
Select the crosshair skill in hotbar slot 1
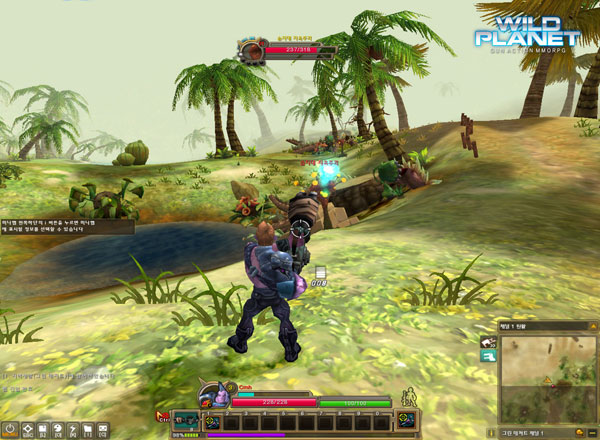pos(212,422)
